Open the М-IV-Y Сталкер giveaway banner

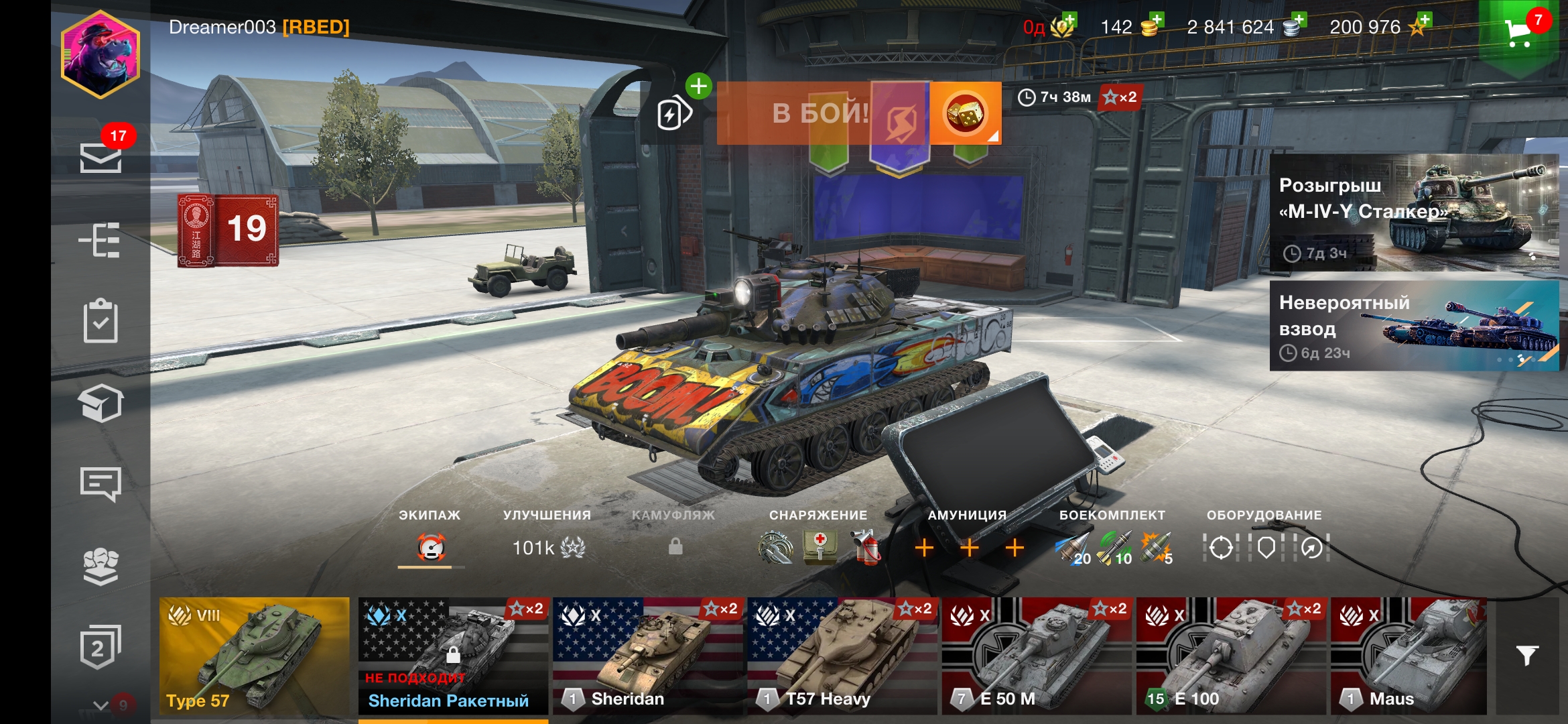pyautogui.click(x=1414, y=213)
